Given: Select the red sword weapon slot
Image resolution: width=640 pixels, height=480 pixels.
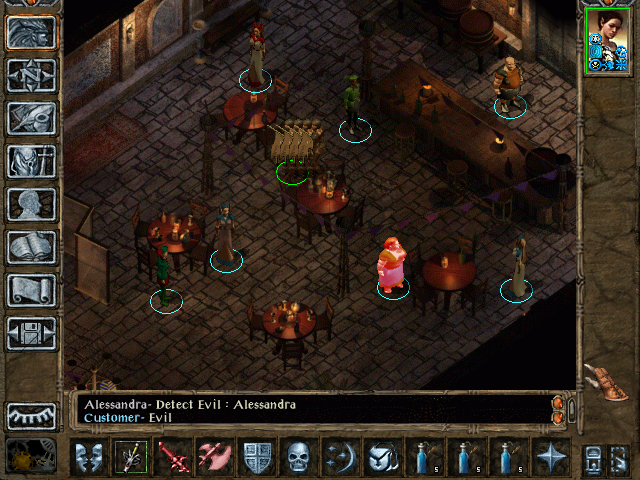Looking at the screenshot, I should 172,457.
